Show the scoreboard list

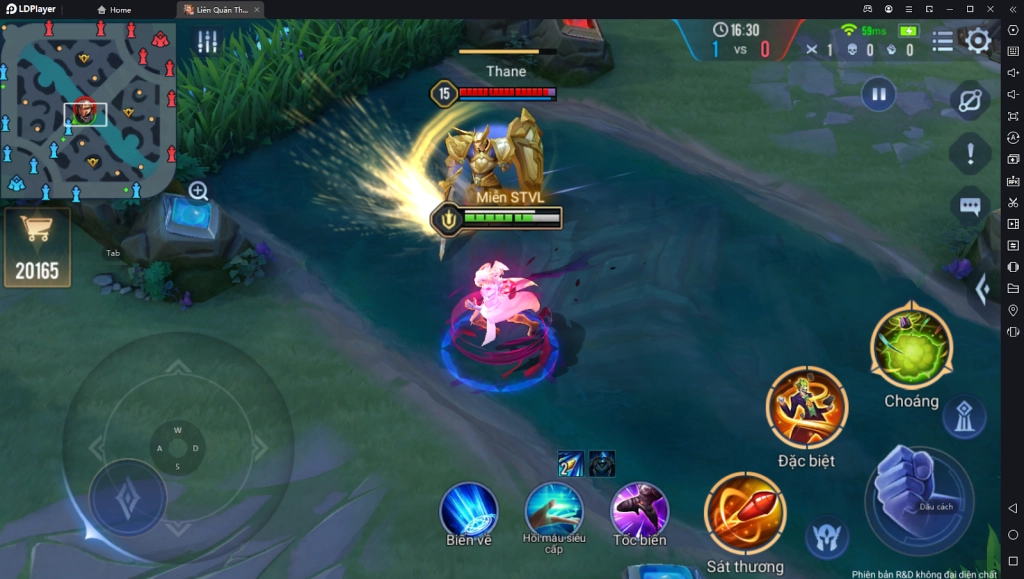click(942, 41)
